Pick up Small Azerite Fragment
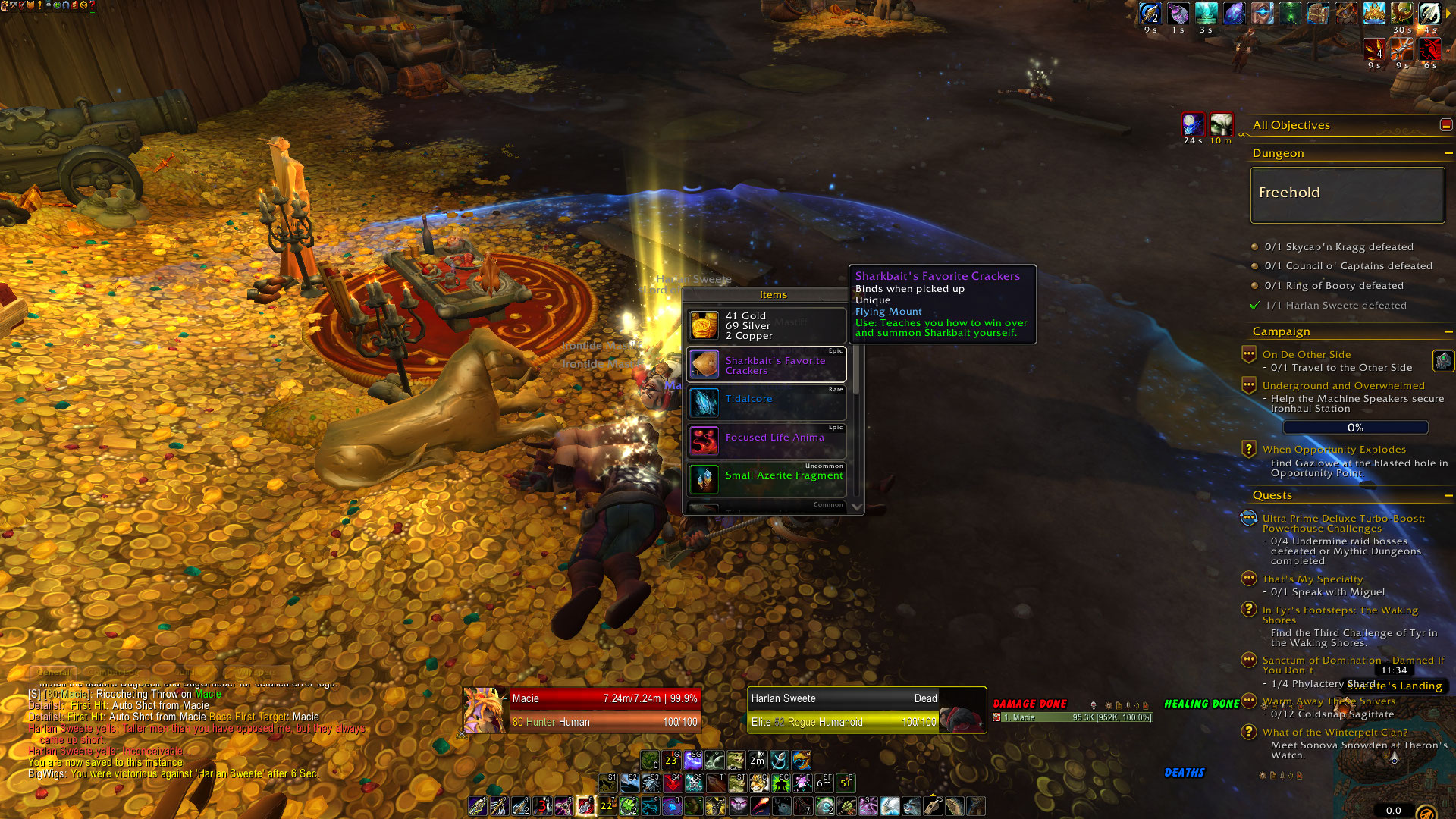The height and width of the screenshot is (819, 1456). pyautogui.click(x=766, y=479)
